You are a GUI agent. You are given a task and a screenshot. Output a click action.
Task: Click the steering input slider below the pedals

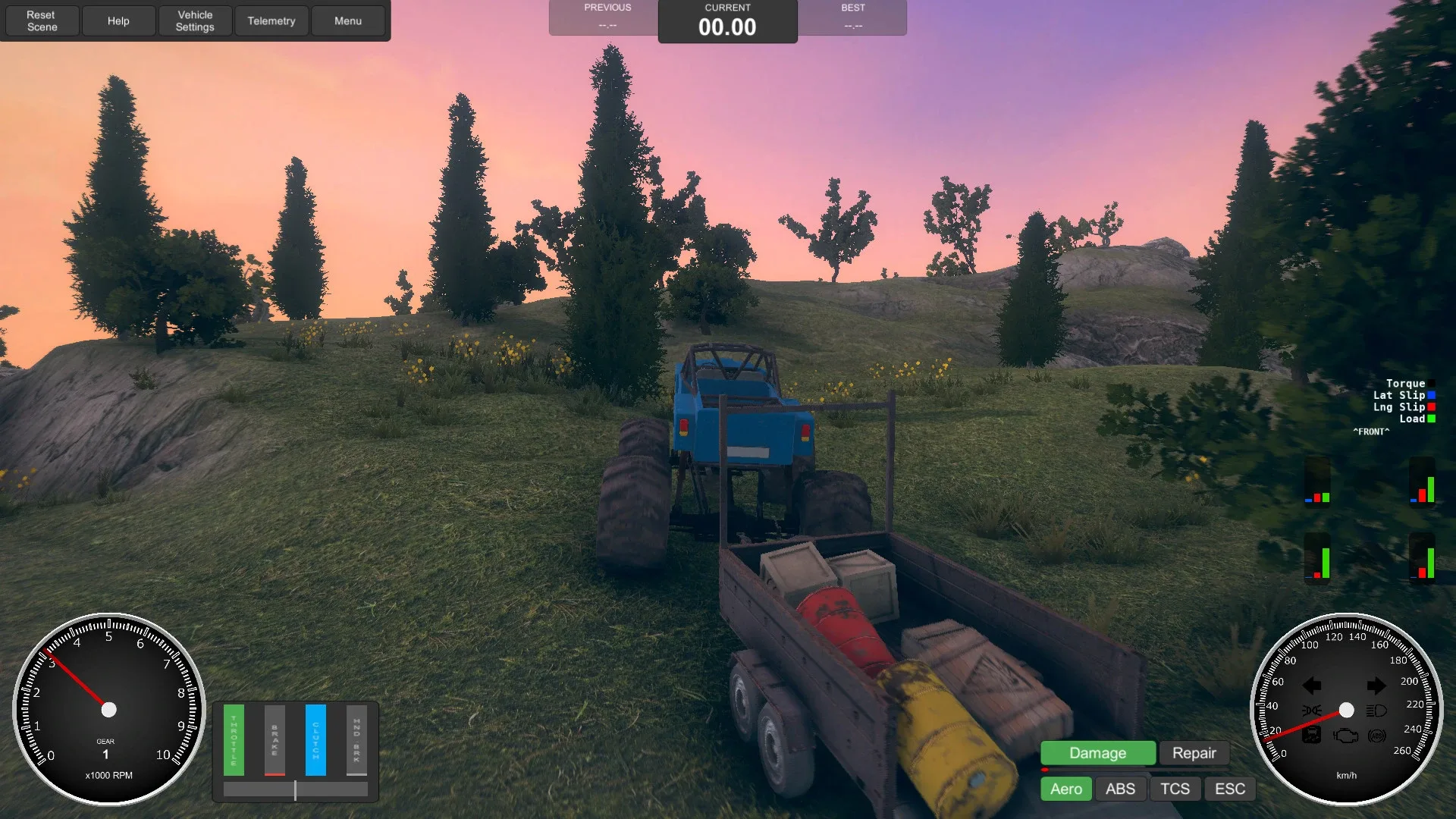coord(295,789)
